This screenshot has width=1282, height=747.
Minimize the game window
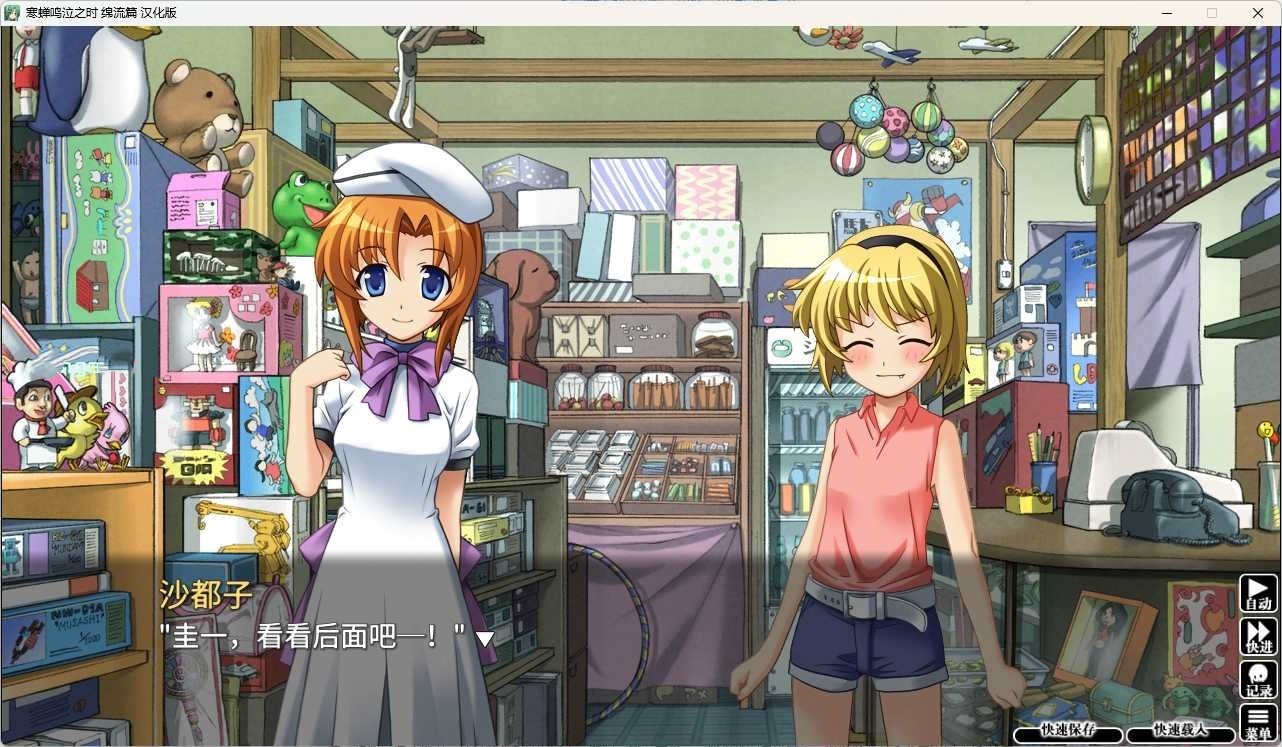[1167, 13]
